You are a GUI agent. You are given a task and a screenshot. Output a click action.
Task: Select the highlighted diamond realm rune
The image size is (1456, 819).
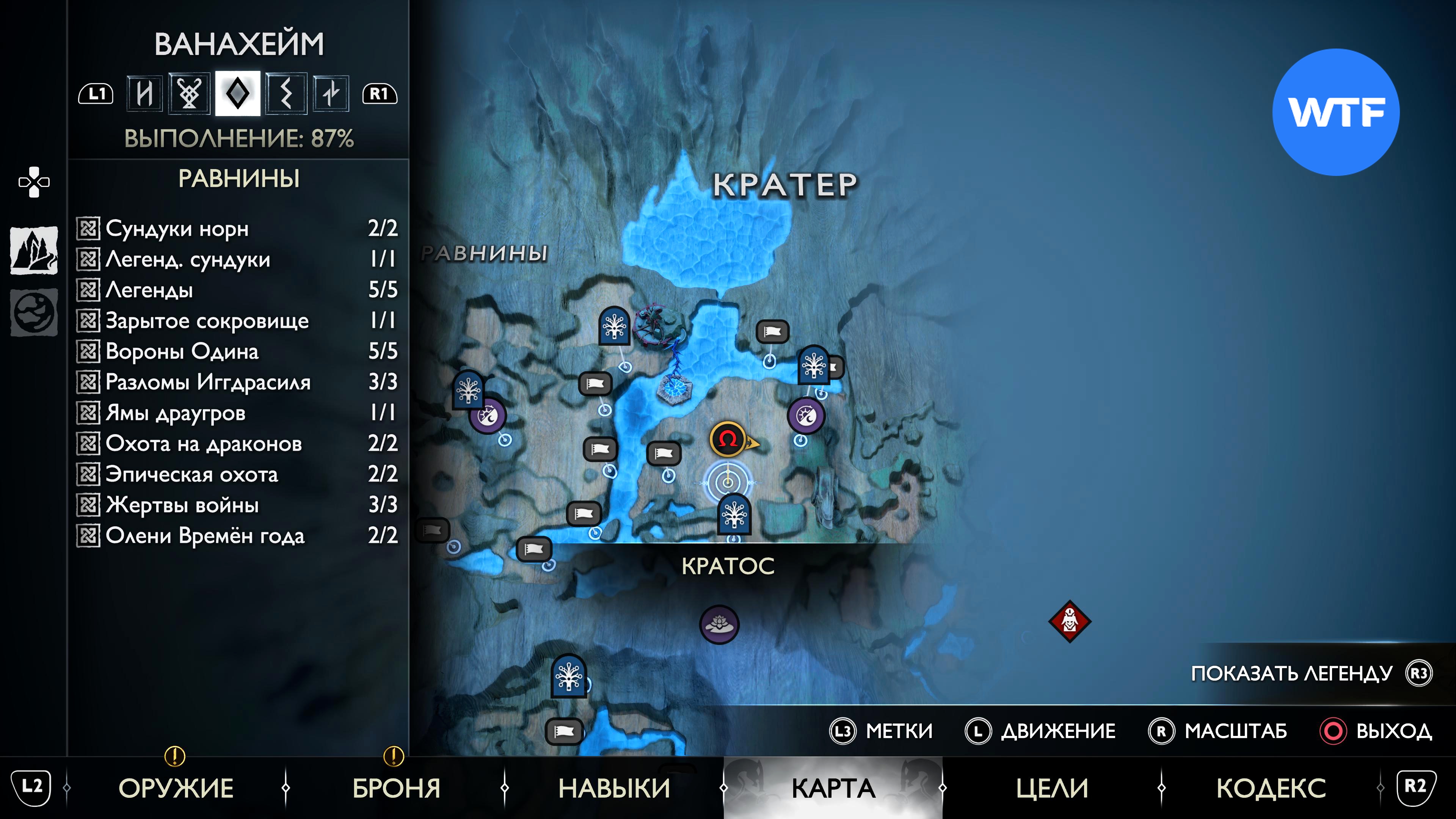(237, 93)
